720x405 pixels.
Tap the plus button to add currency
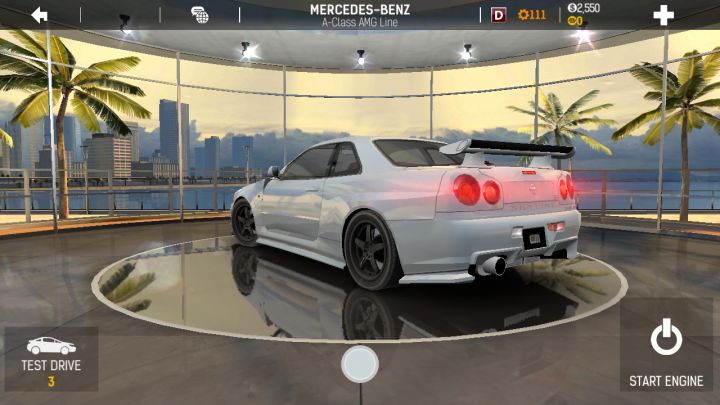(663, 15)
